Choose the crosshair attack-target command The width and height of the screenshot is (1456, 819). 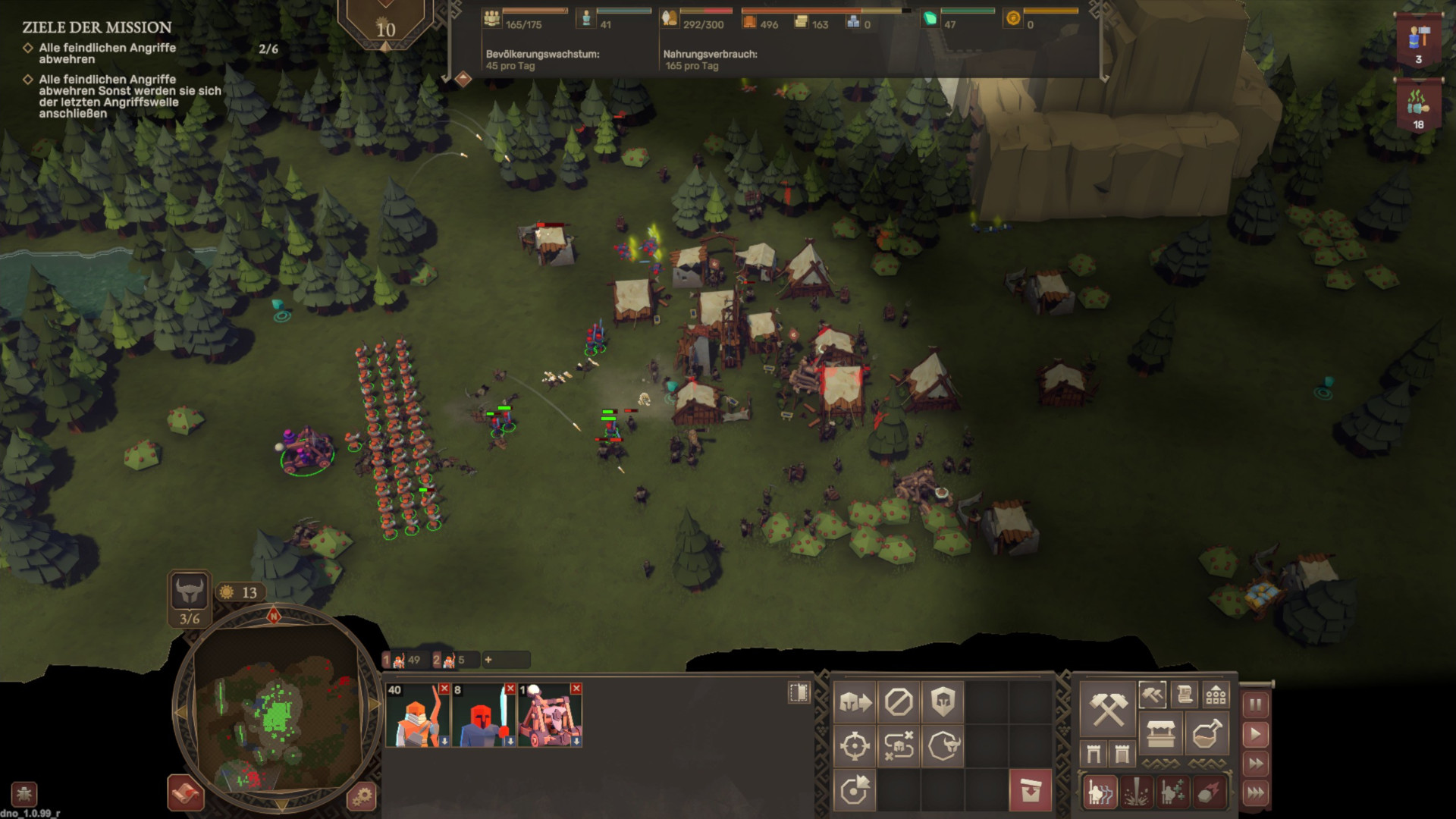(855, 746)
